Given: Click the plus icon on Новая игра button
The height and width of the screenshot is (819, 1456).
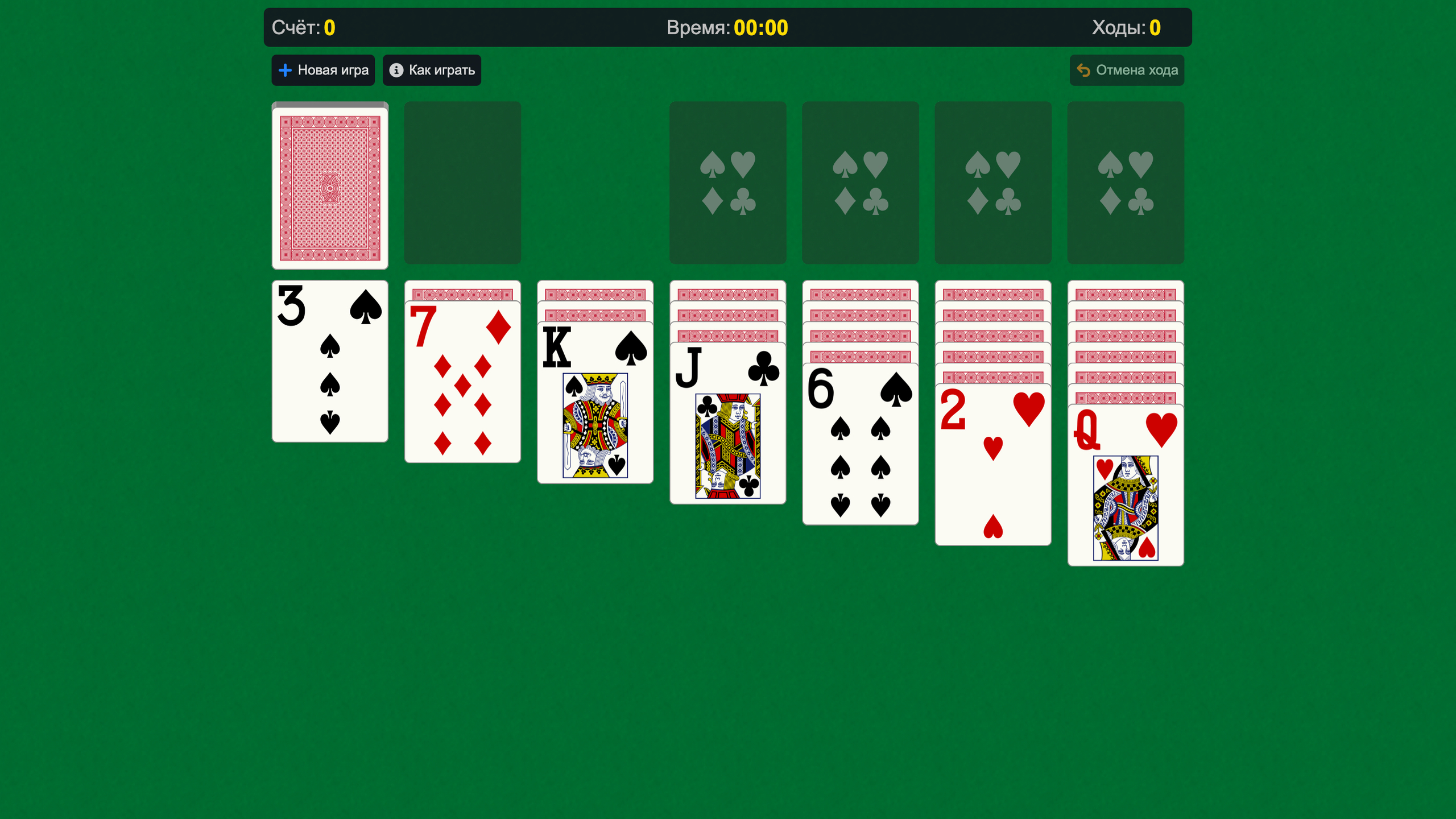Looking at the screenshot, I should (x=285, y=70).
